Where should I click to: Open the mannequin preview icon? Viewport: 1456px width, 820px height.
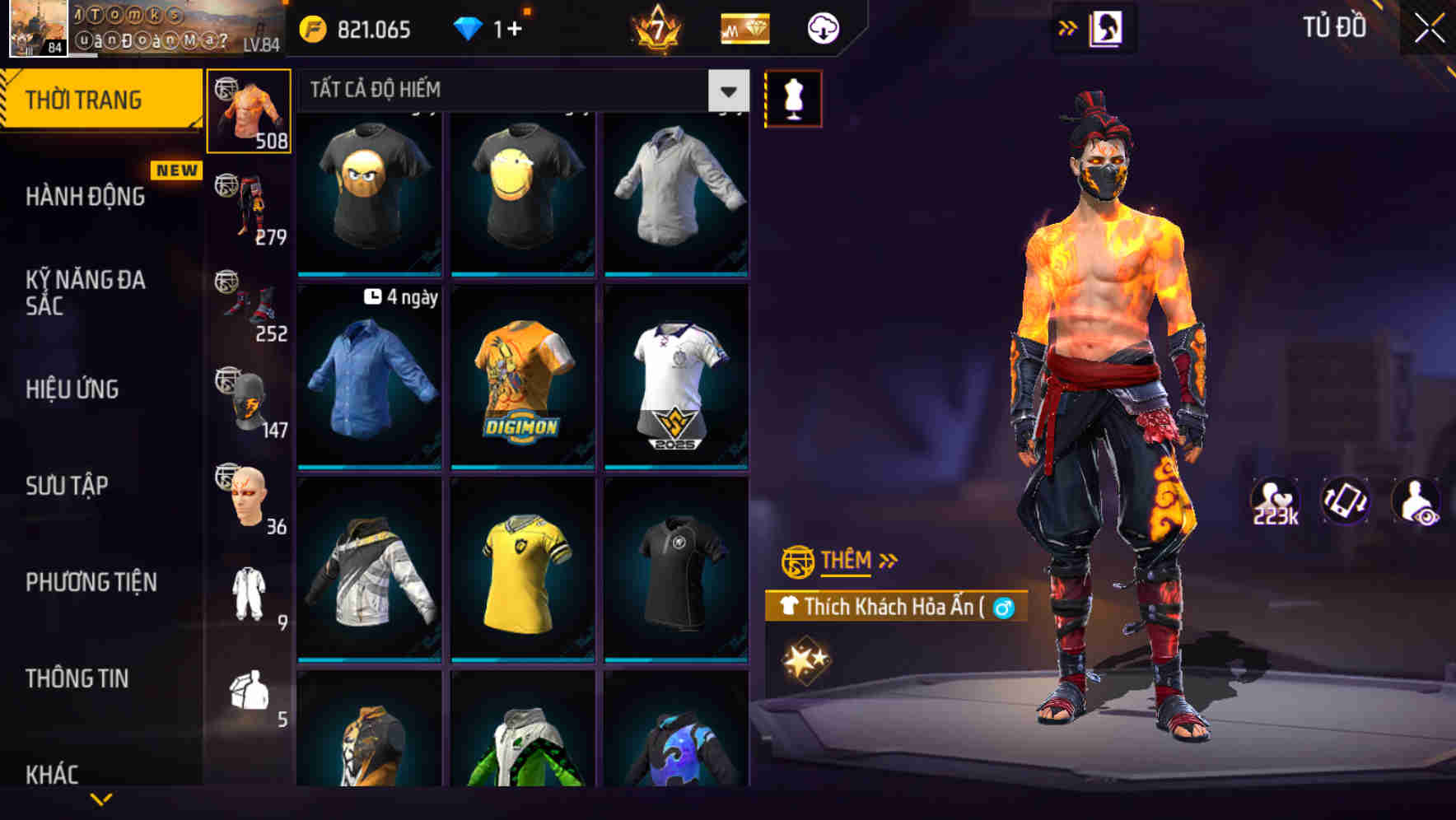793,97
